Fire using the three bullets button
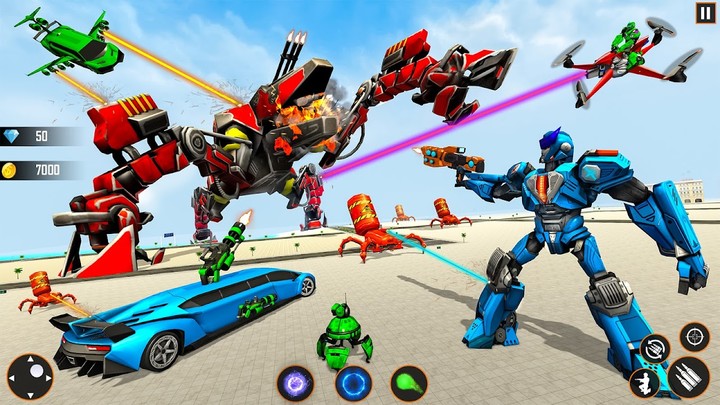The height and width of the screenshot is (405, 720). [688, 375]
